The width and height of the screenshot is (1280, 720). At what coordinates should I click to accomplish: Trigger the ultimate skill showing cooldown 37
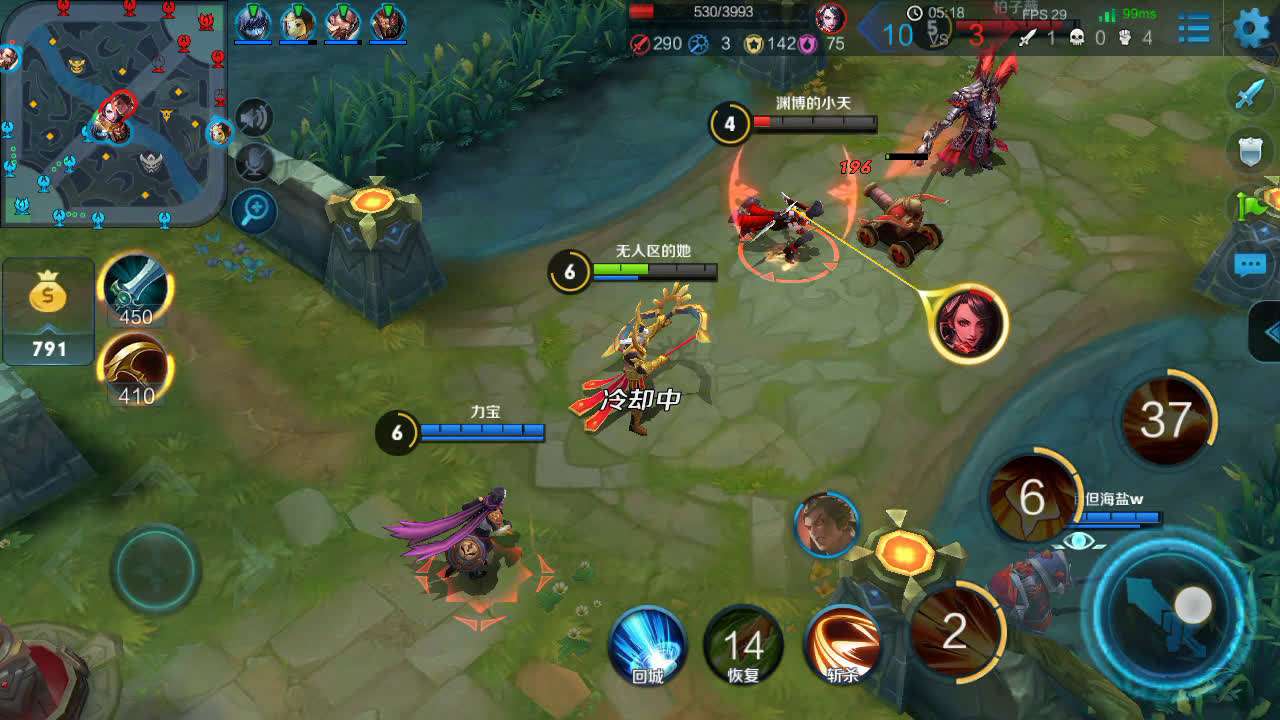coord(1165,420)
